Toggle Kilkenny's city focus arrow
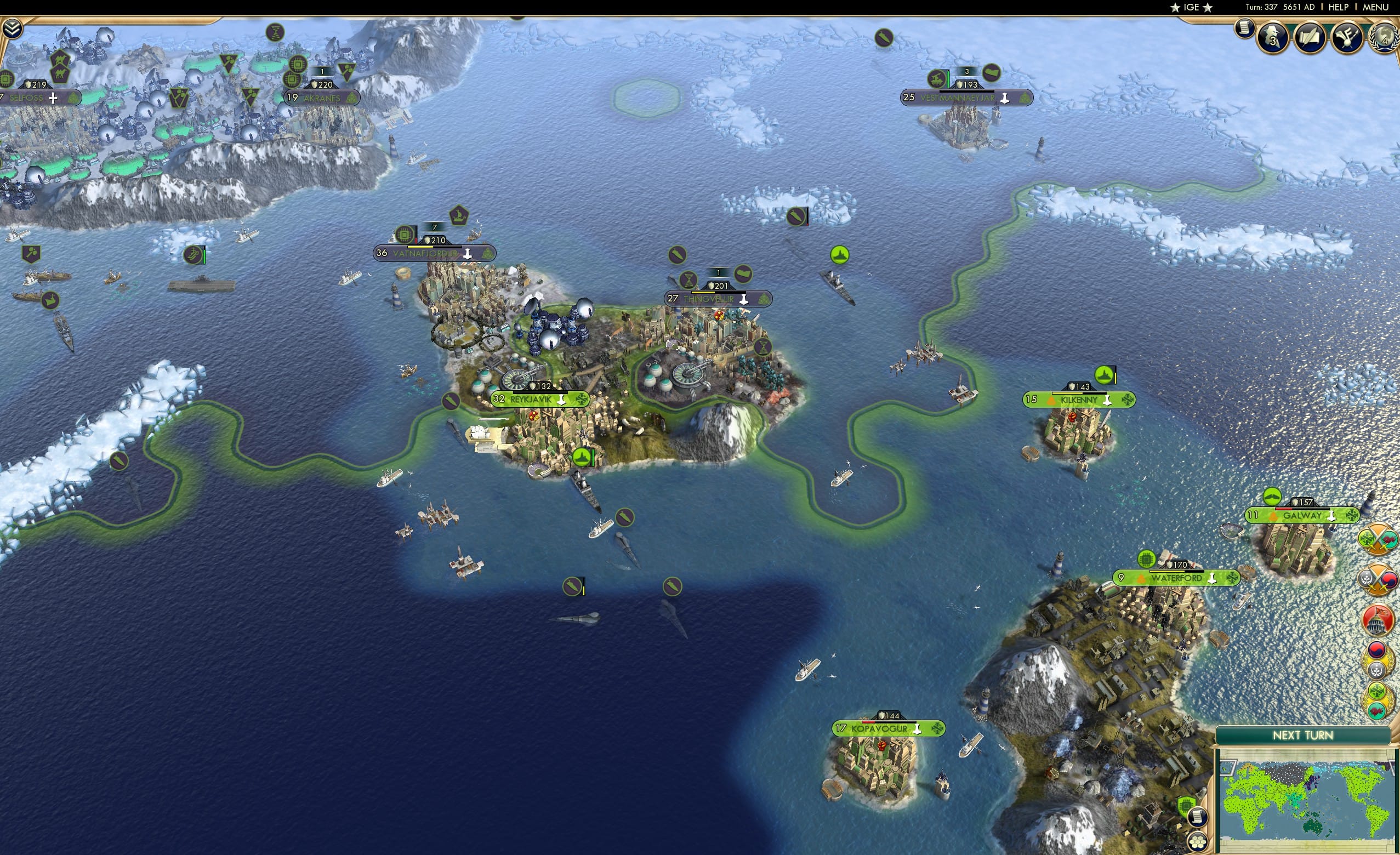Viewport: 1400px width, 855px height. [x=1107, y=401]
